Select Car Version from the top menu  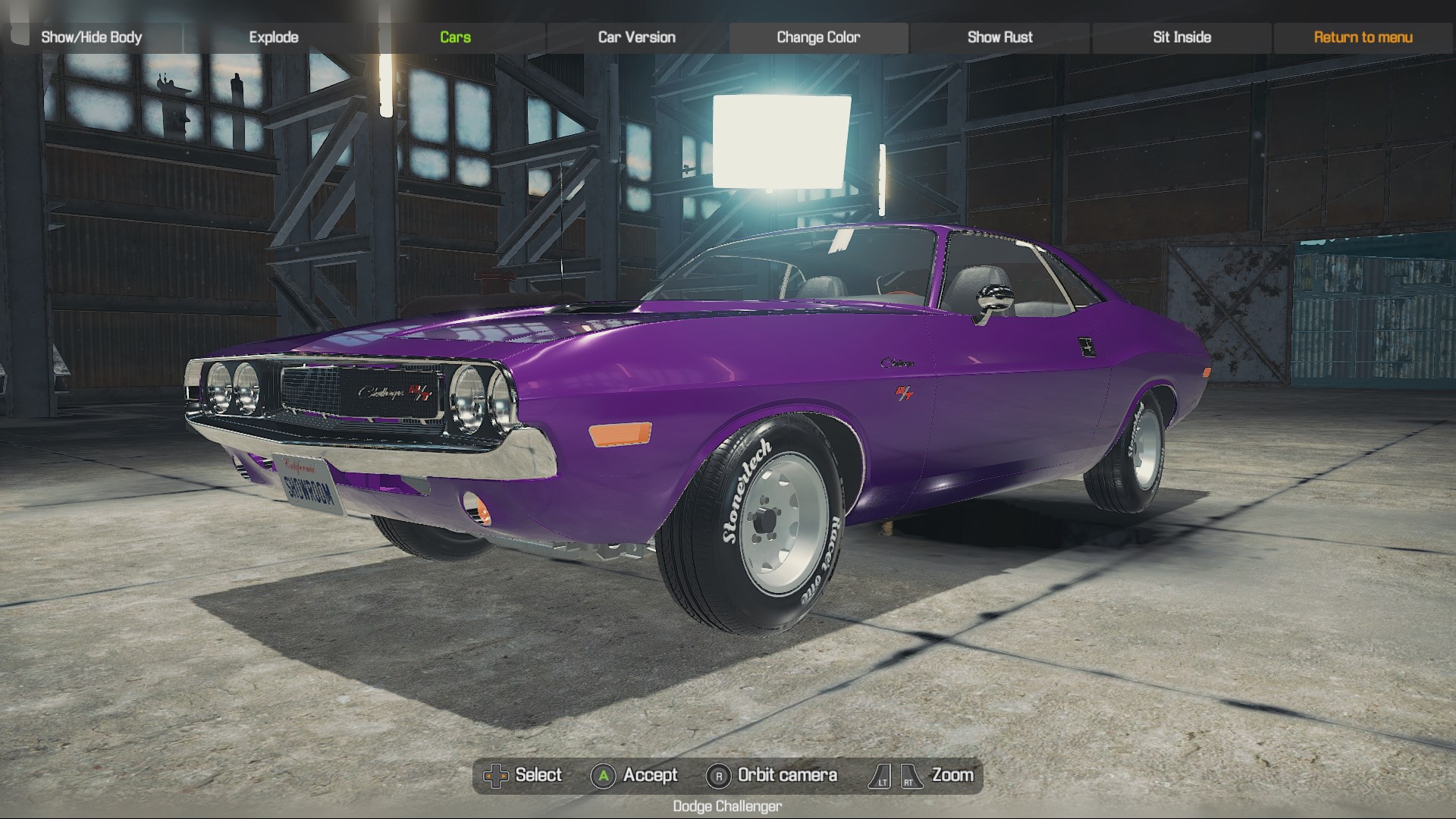pyautogui.click(x=636, y=36)
